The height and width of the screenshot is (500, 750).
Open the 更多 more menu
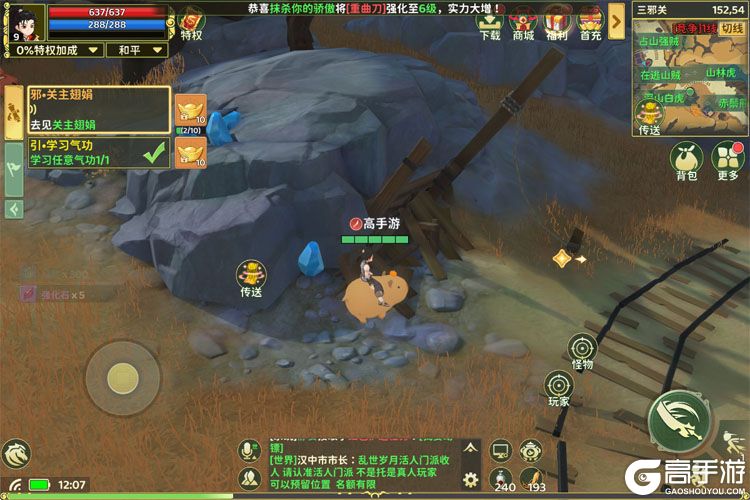click(x=727, y=163)
